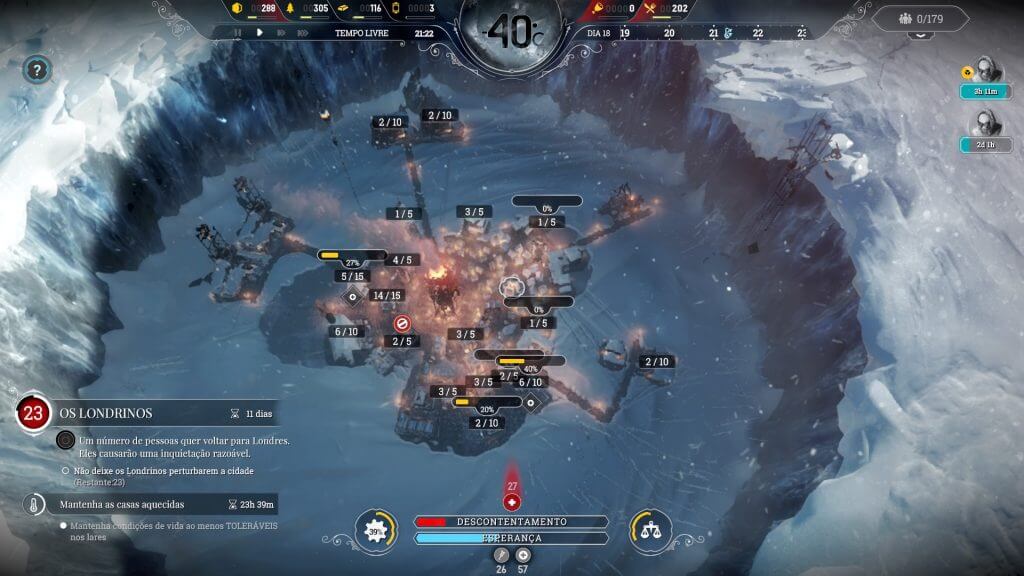Click the Descontentamento bar

point(511,521)
